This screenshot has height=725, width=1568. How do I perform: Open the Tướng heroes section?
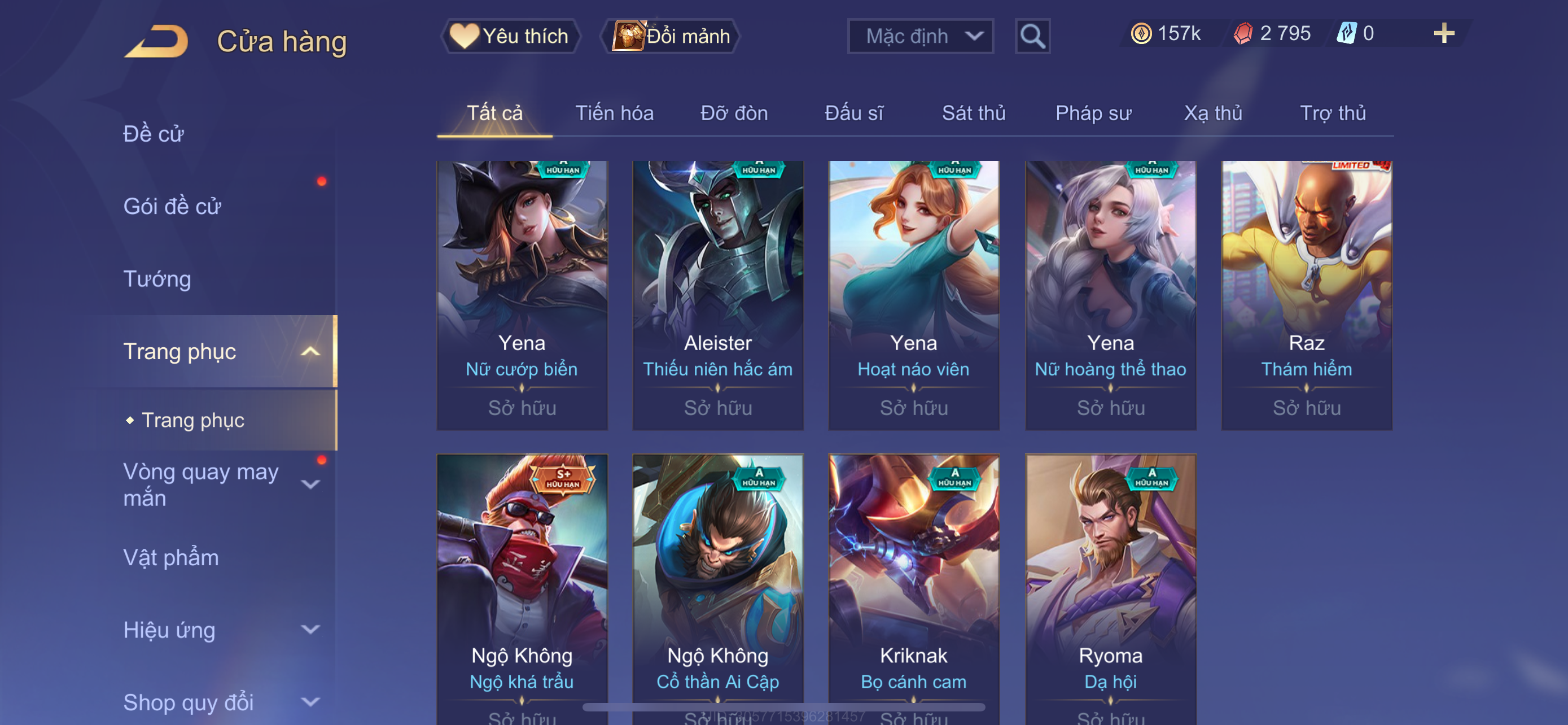coord(157,279)
